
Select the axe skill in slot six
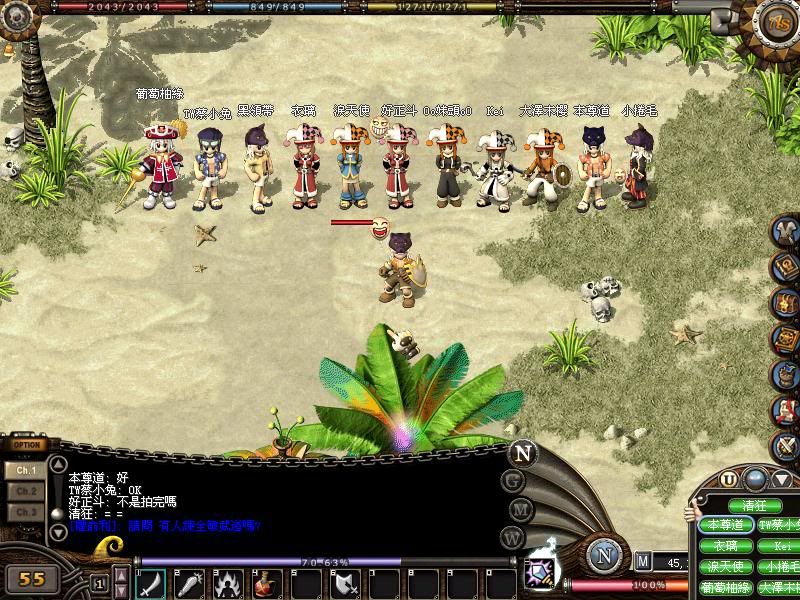coord(345,583)
